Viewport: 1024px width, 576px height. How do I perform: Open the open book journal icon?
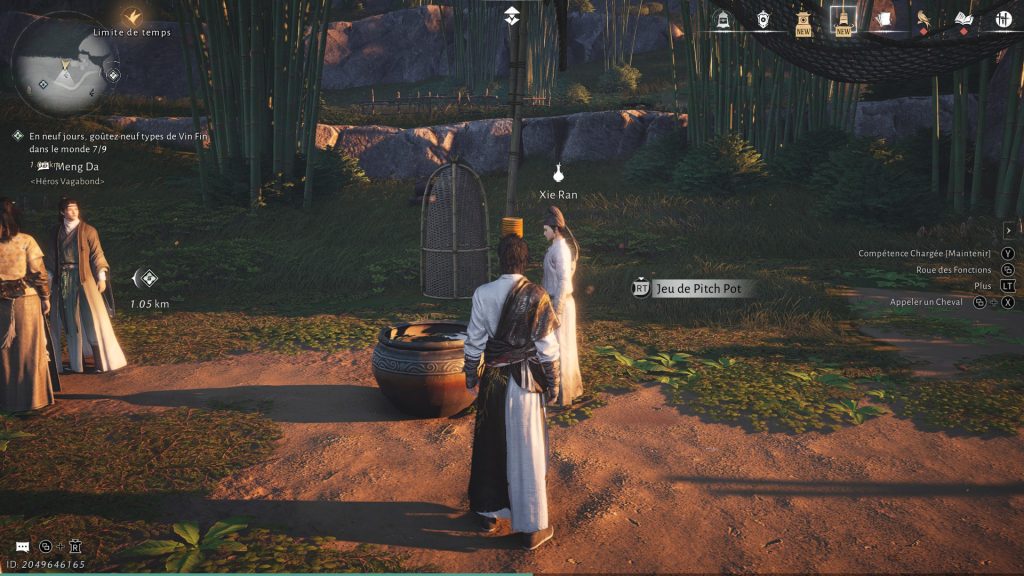tap(963, 19)
